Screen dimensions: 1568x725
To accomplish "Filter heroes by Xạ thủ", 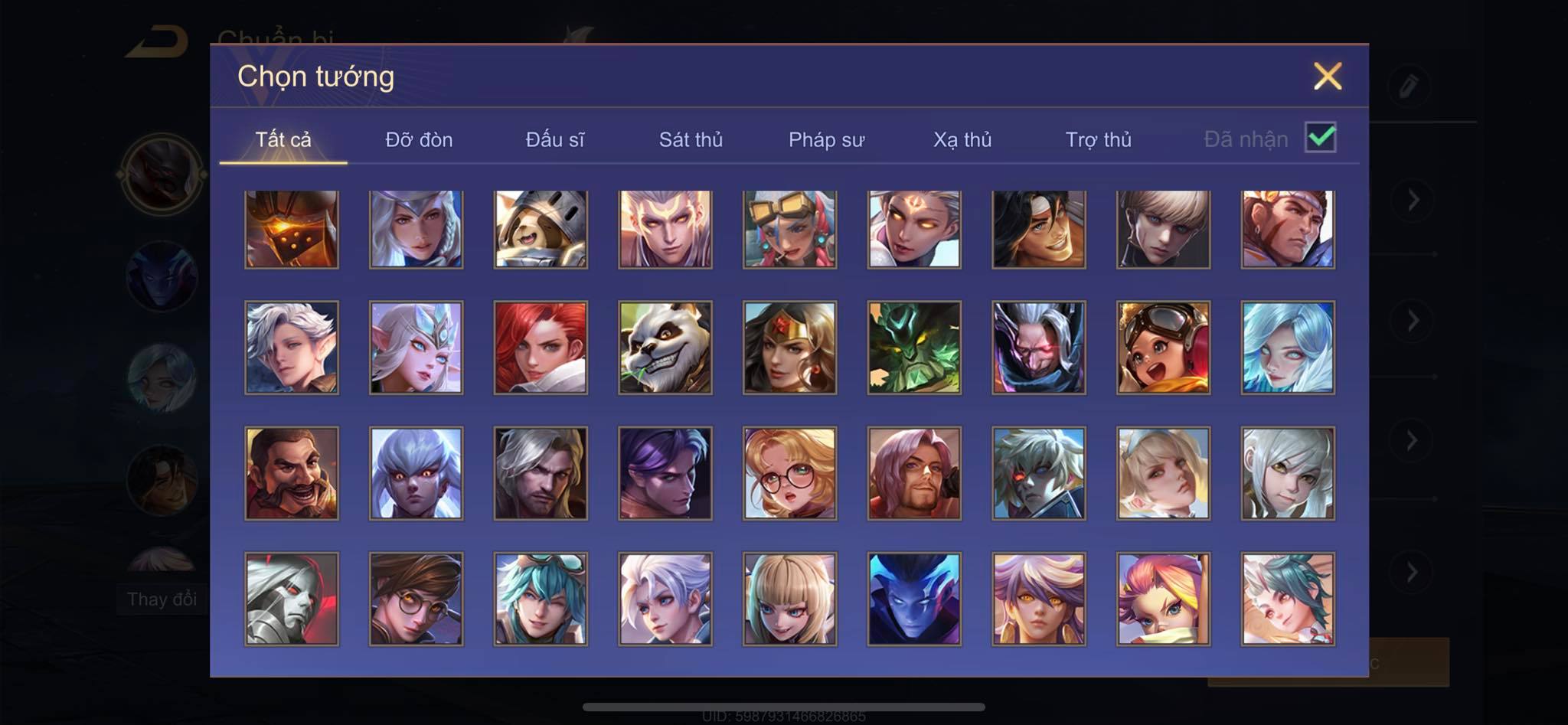I will [962, 139].
